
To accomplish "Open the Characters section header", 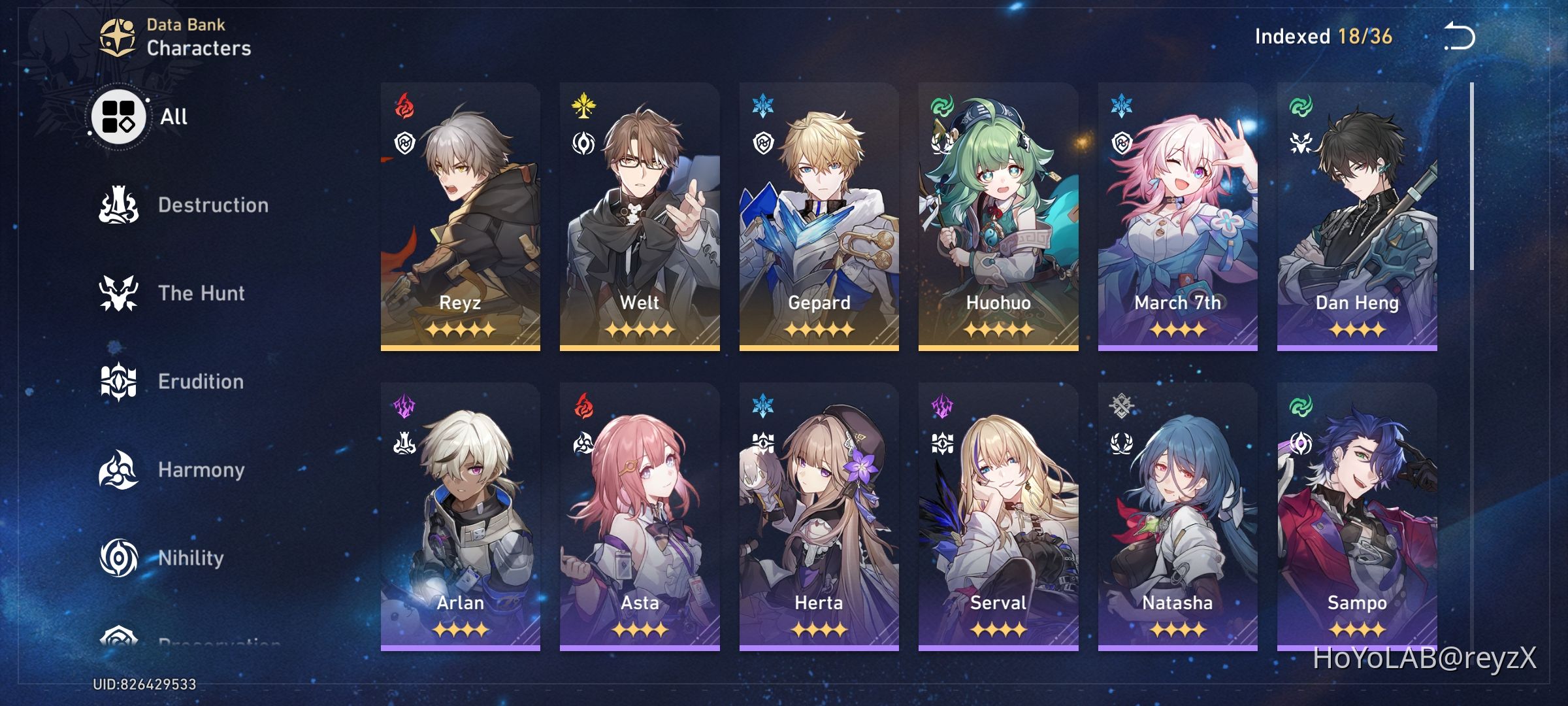I will pyautogui.click(x=199, y=46).
